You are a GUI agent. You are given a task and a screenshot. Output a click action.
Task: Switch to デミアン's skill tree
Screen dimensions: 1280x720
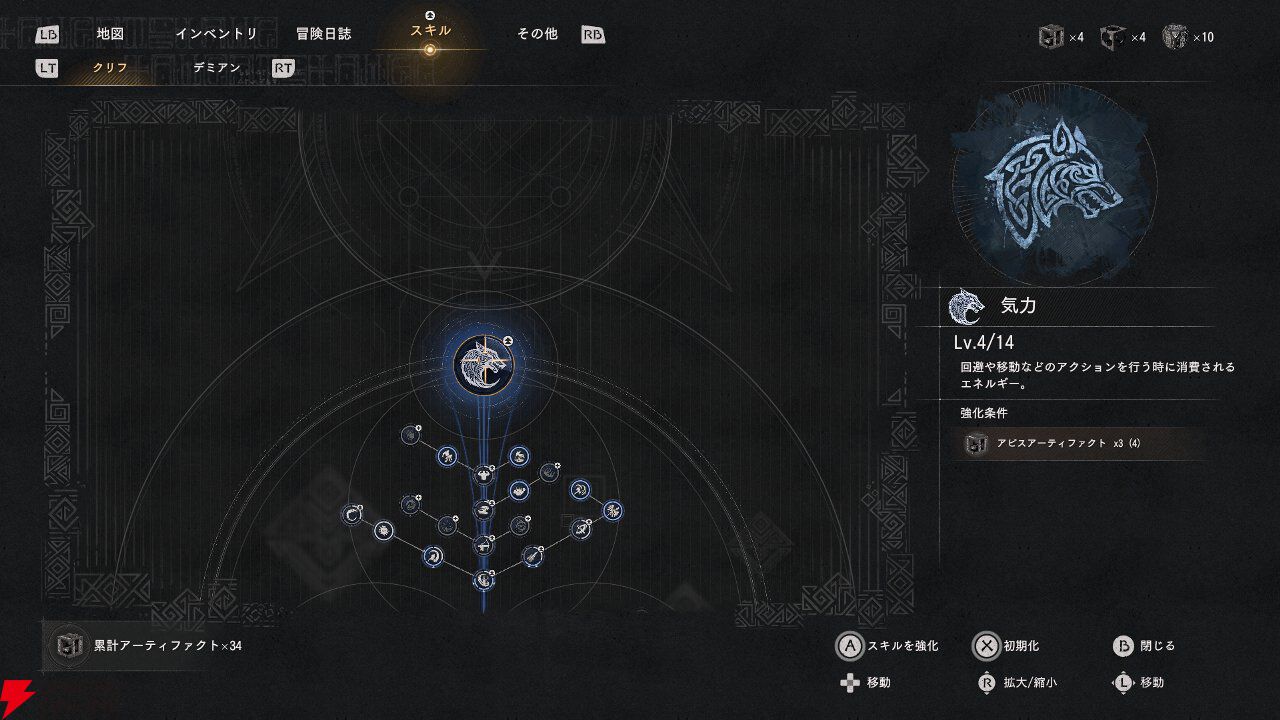tap(217, 68)
